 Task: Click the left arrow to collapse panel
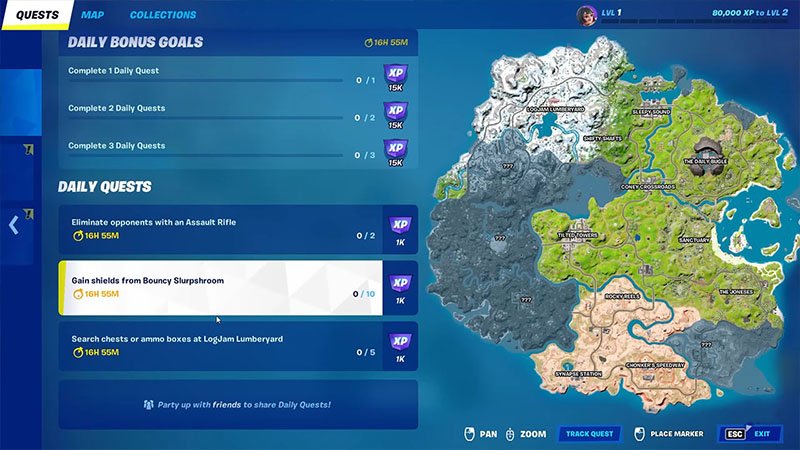[x=13, y=225]
